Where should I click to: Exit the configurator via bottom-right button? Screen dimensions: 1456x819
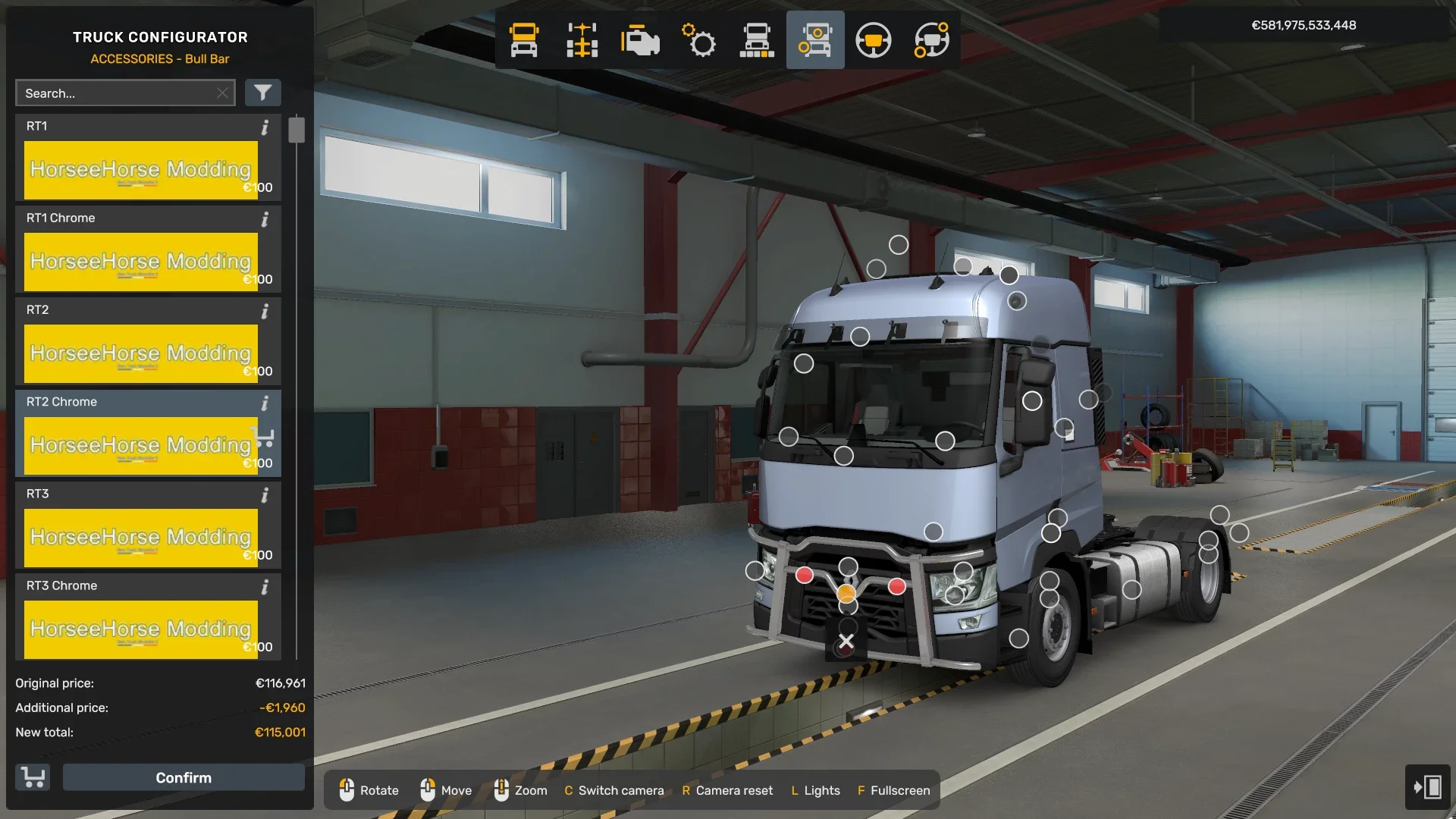(1427, 787)
